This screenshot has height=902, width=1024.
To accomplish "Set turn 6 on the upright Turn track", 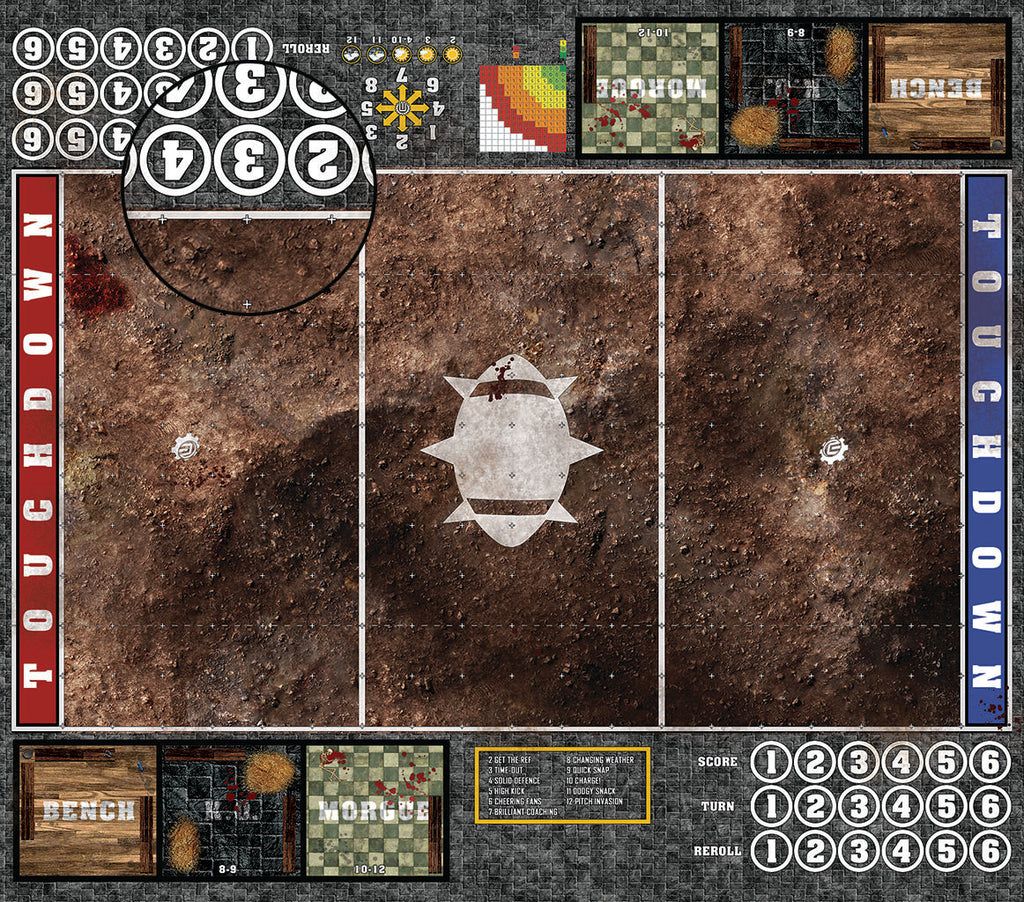I will tap(990, 806).
